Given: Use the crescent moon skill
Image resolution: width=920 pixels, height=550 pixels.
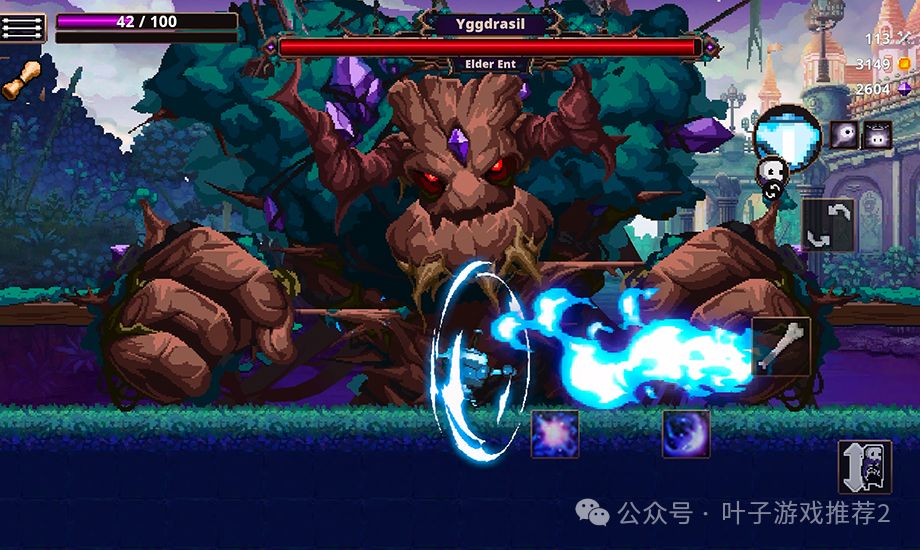Looking at the screenshot, I should pos(686,434).
